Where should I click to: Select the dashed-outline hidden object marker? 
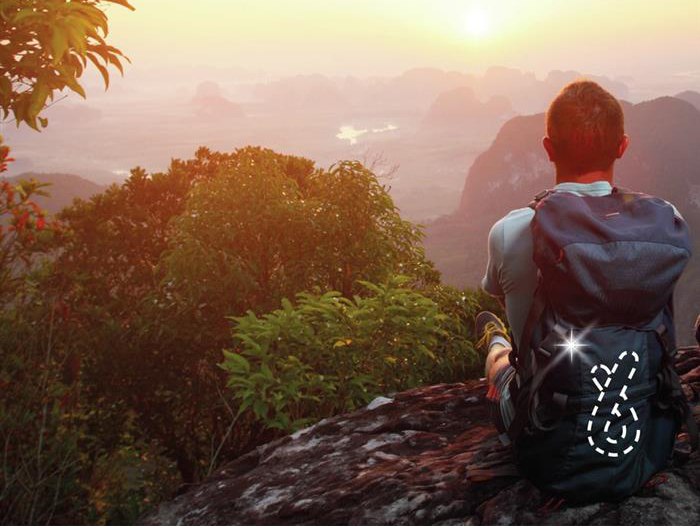point(614,404)
